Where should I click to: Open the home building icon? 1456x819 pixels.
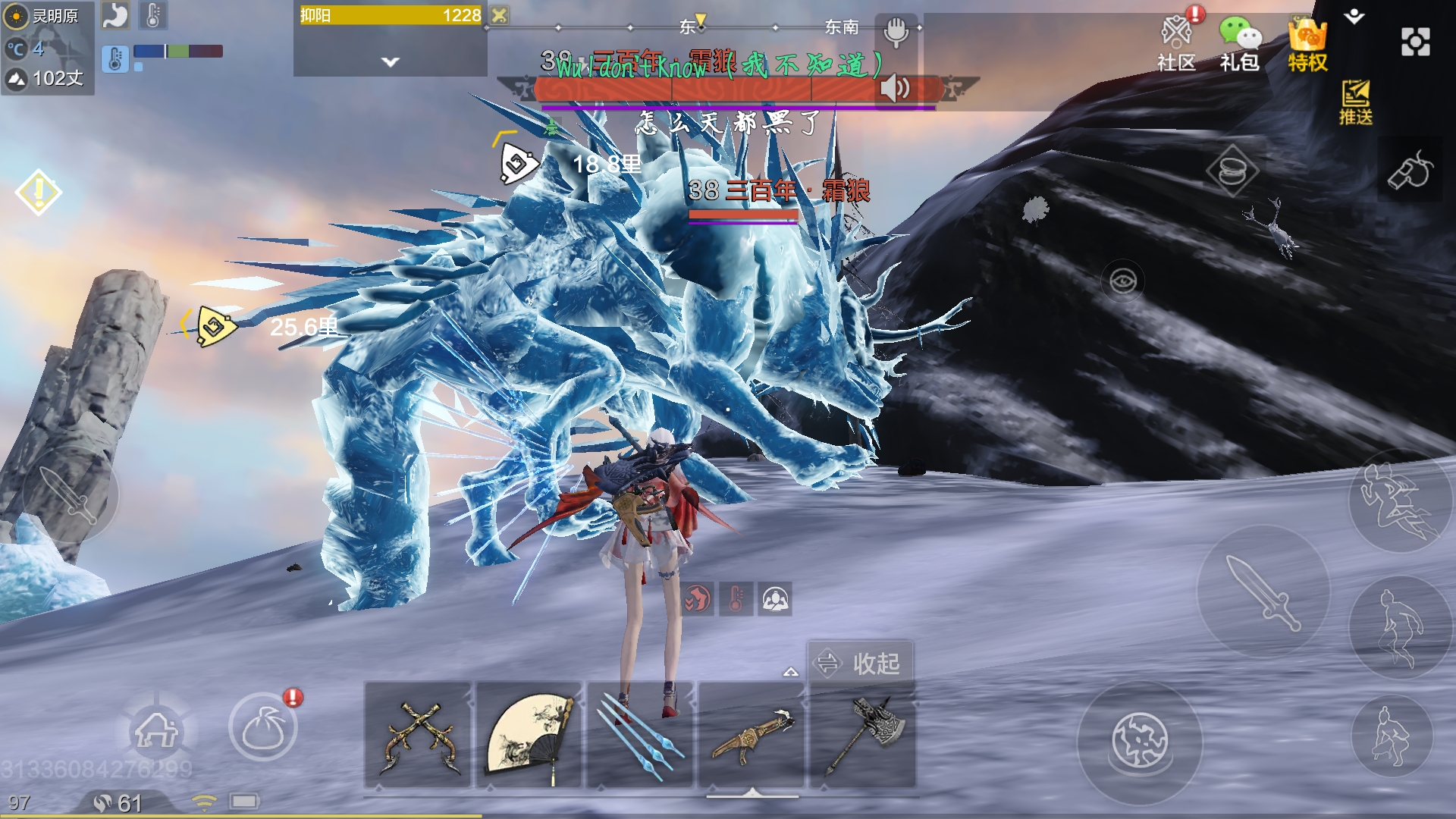coord(156,730)
